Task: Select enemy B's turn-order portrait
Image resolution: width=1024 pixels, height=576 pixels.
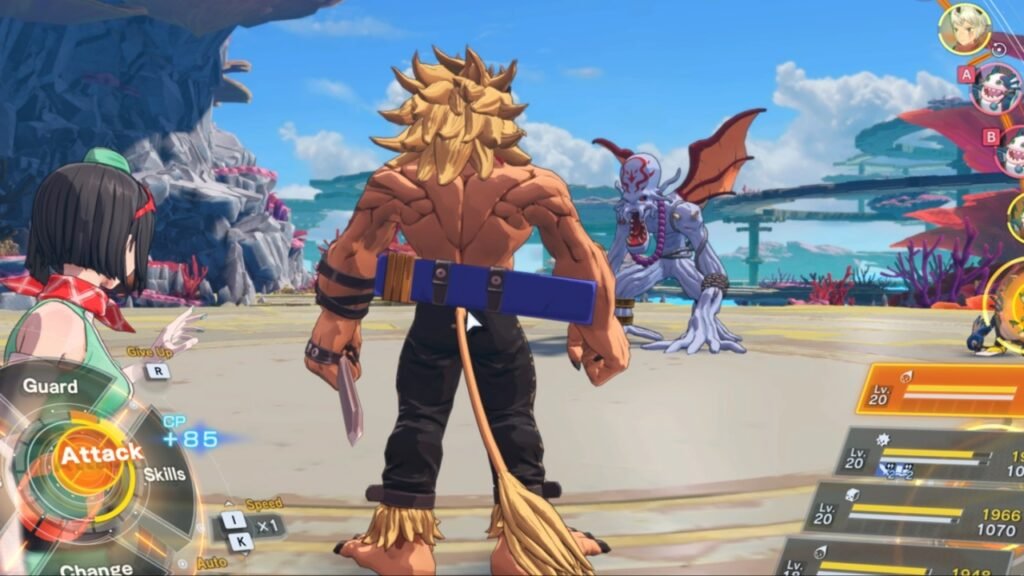Action: point(1012,151)
